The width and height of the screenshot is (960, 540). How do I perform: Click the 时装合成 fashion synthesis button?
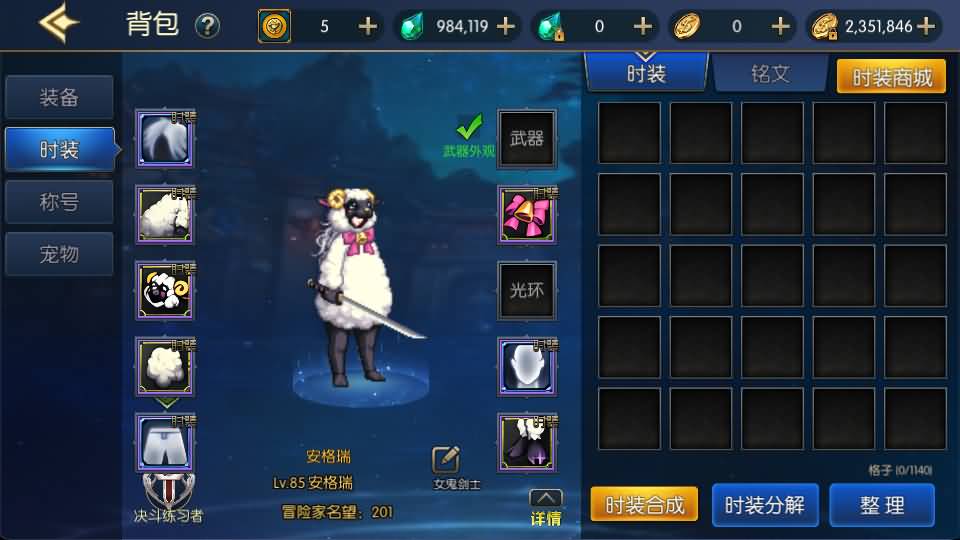[x=644, y=505]
